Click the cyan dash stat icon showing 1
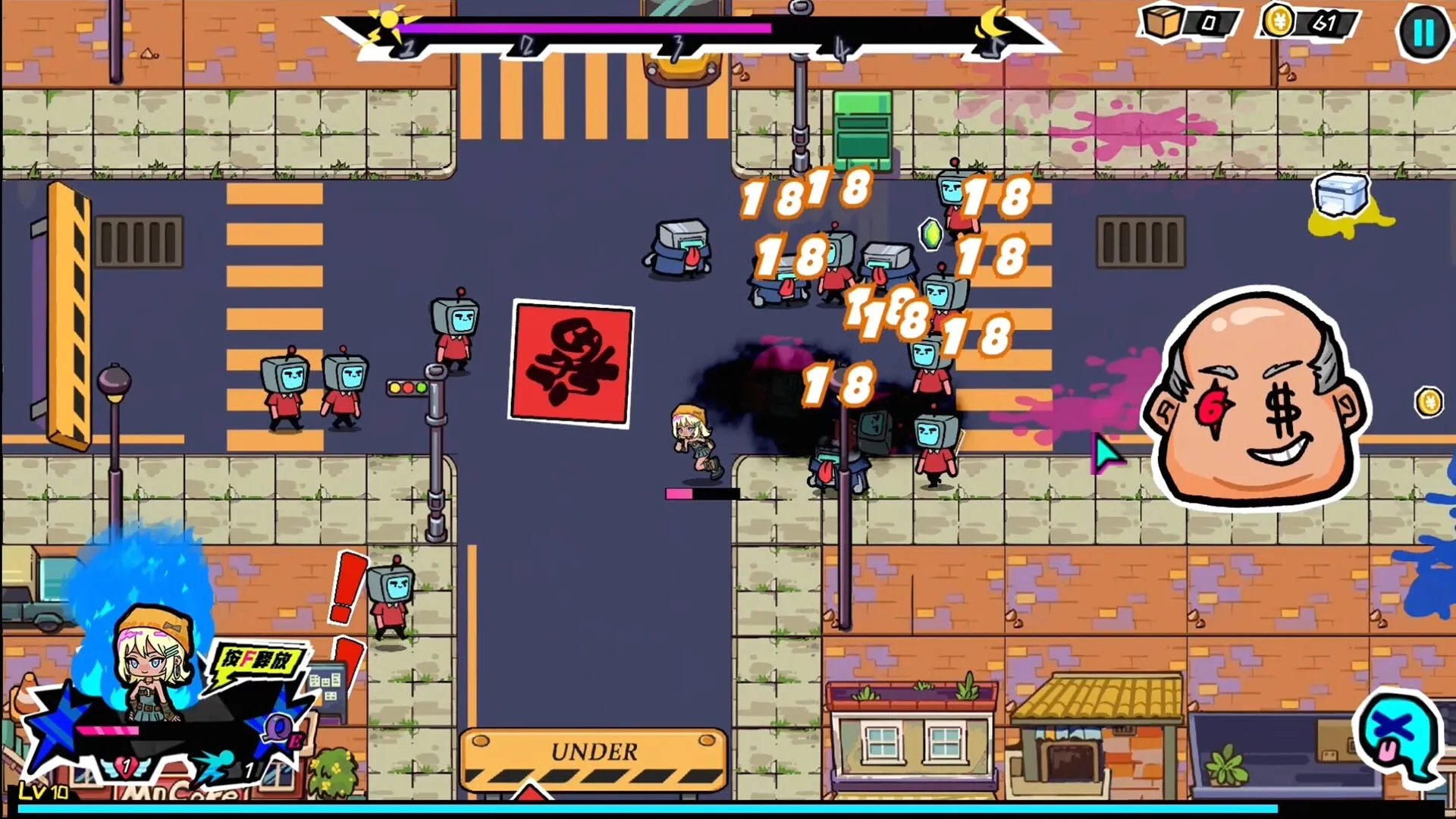 (214, 766)
